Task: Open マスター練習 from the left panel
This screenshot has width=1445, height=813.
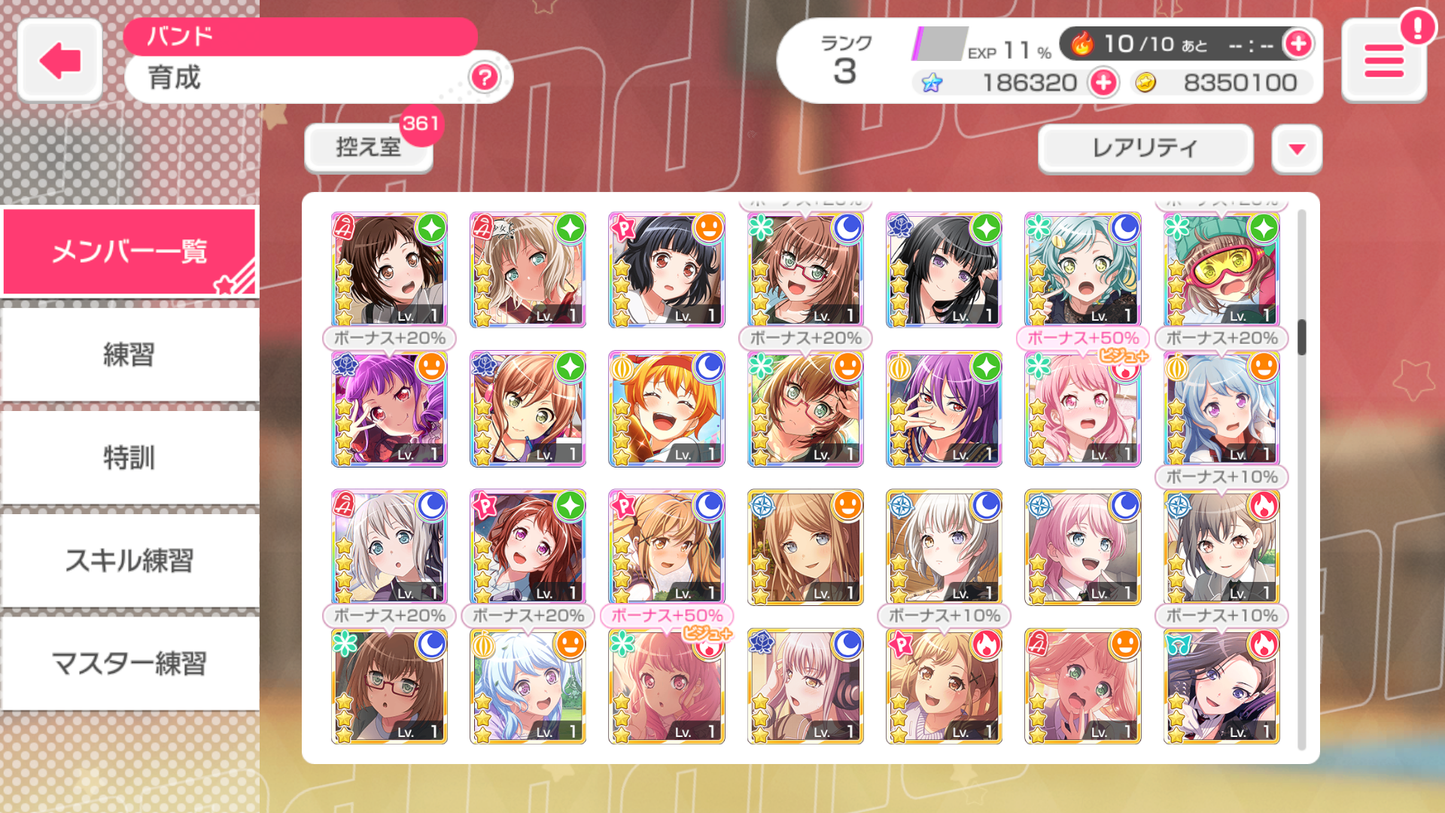Action: click(x=129, y=664)
